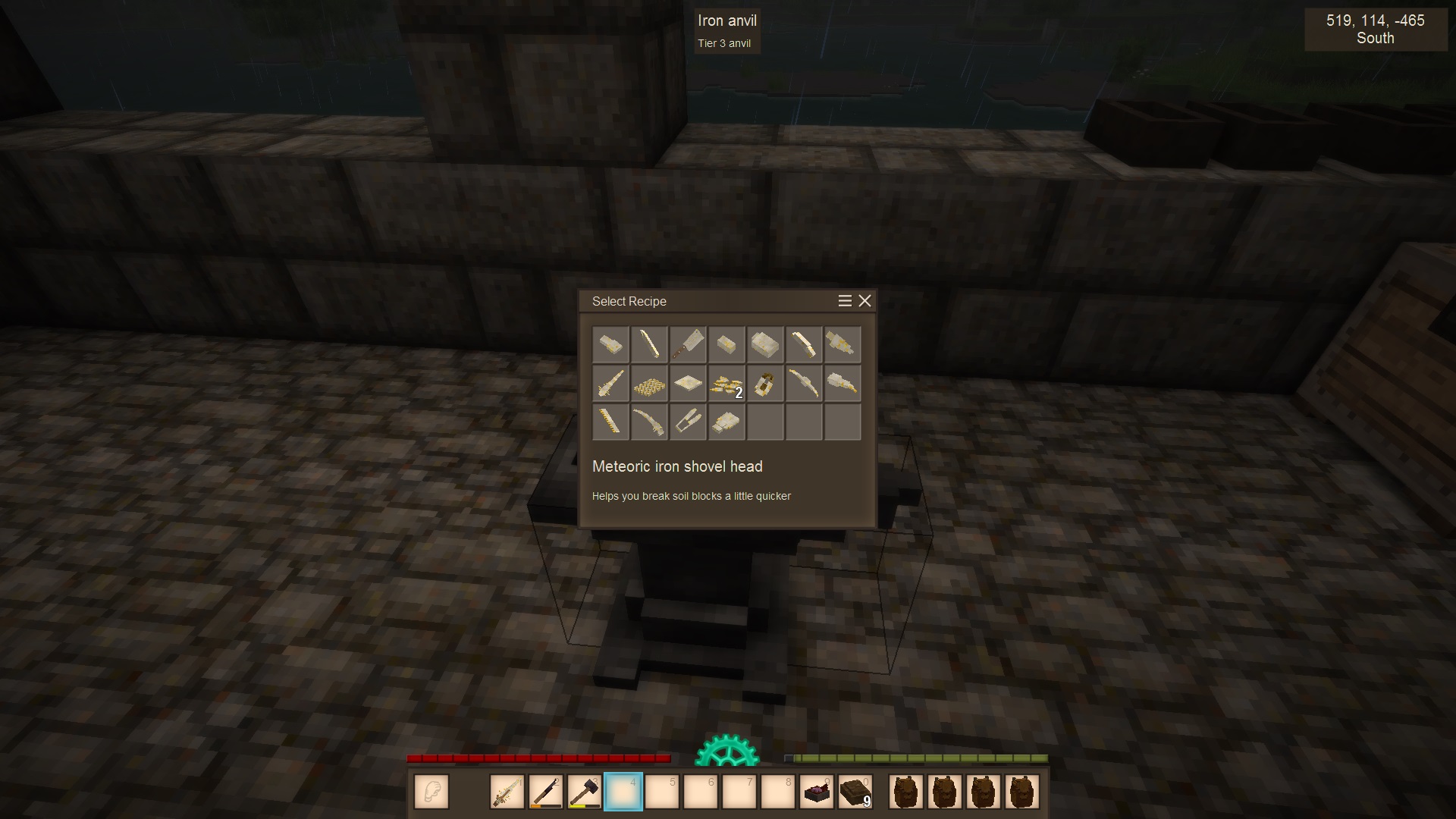Select the saw blade recipe
The height and width of the screenshot is (819, 1456).
[610, 422]
